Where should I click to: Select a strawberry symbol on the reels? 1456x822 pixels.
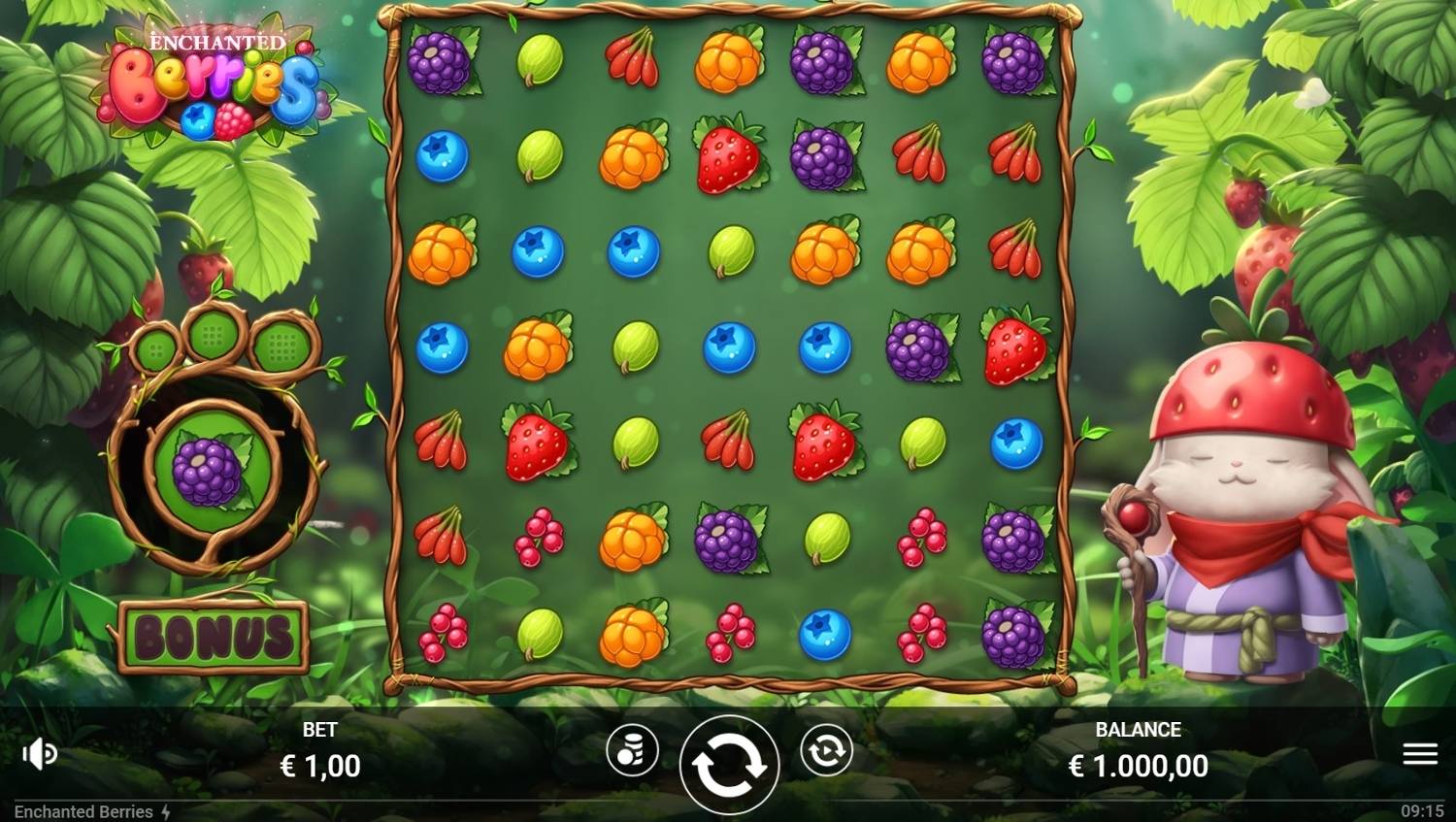tap(726, 155)
